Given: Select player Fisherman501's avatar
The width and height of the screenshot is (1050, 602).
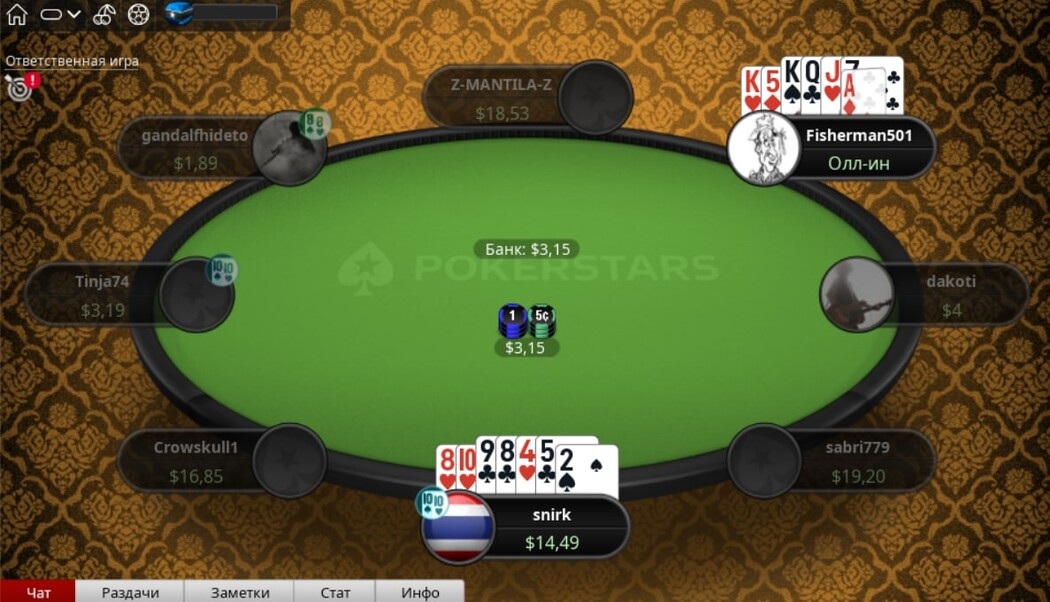Looking at the screenshot, I should [765, 148].
